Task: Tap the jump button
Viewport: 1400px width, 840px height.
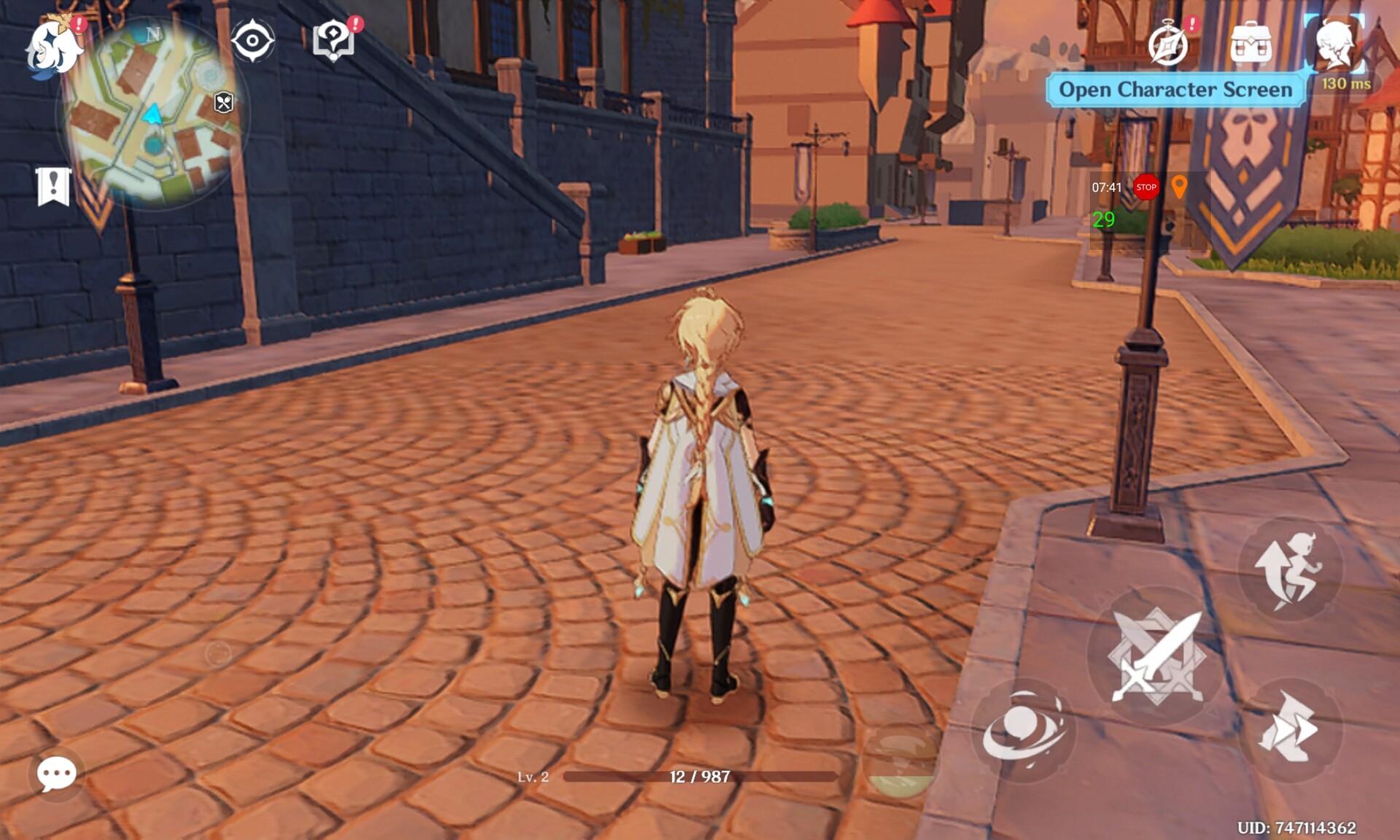Action: (1289, 569)
